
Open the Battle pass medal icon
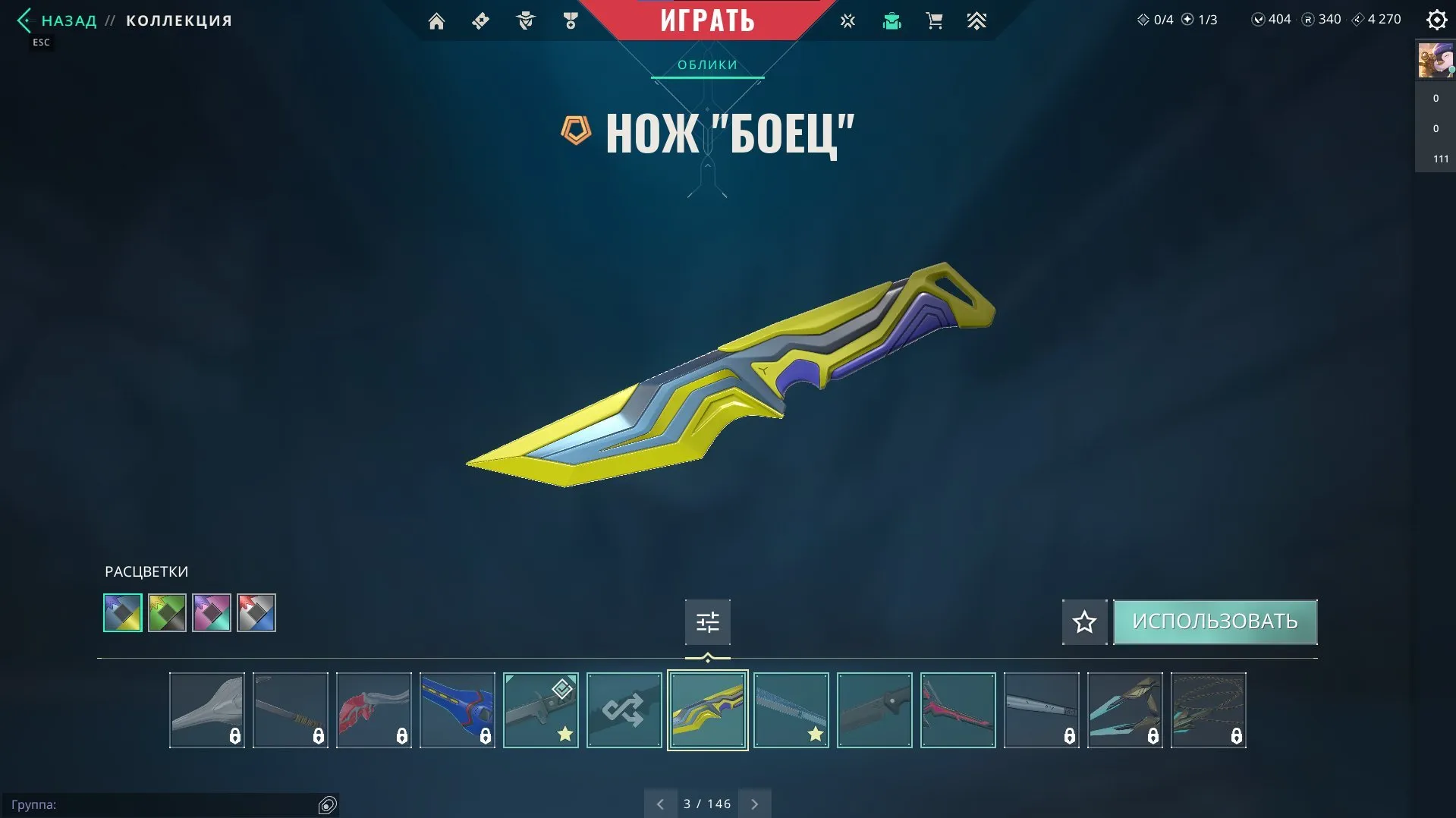570,21
